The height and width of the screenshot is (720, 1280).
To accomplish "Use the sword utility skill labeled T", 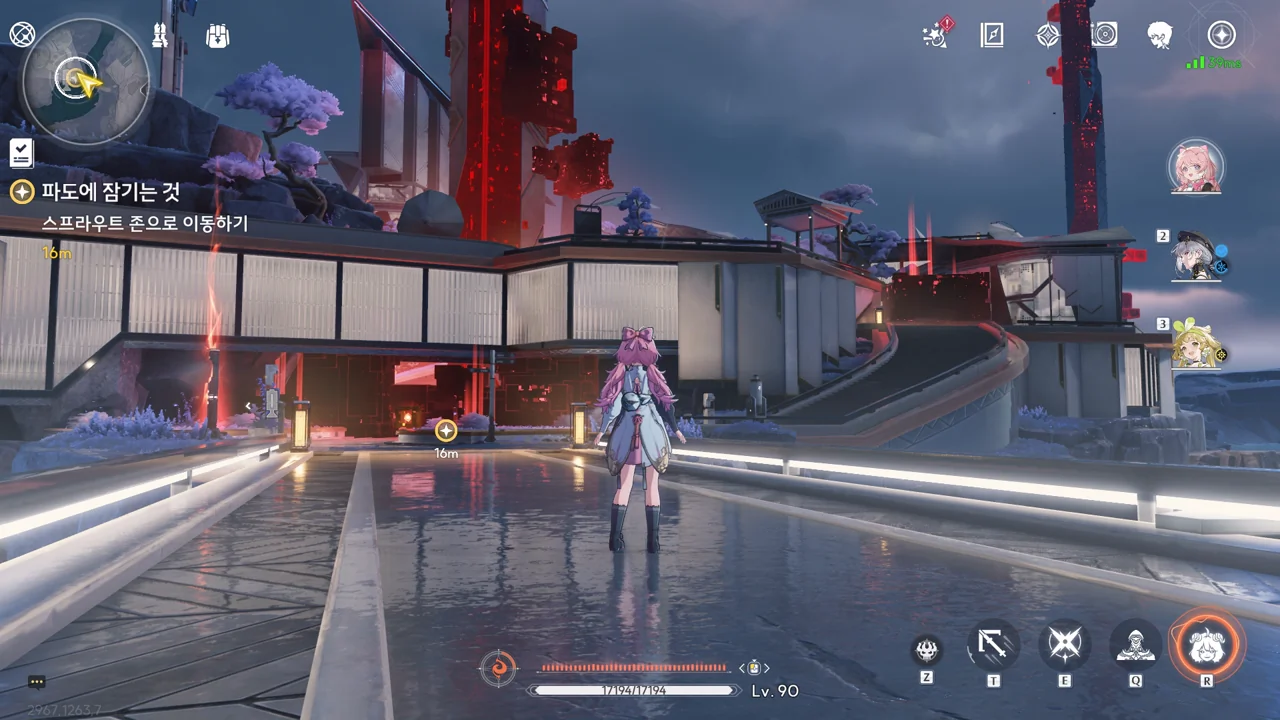I will click(x=993, y=645).
